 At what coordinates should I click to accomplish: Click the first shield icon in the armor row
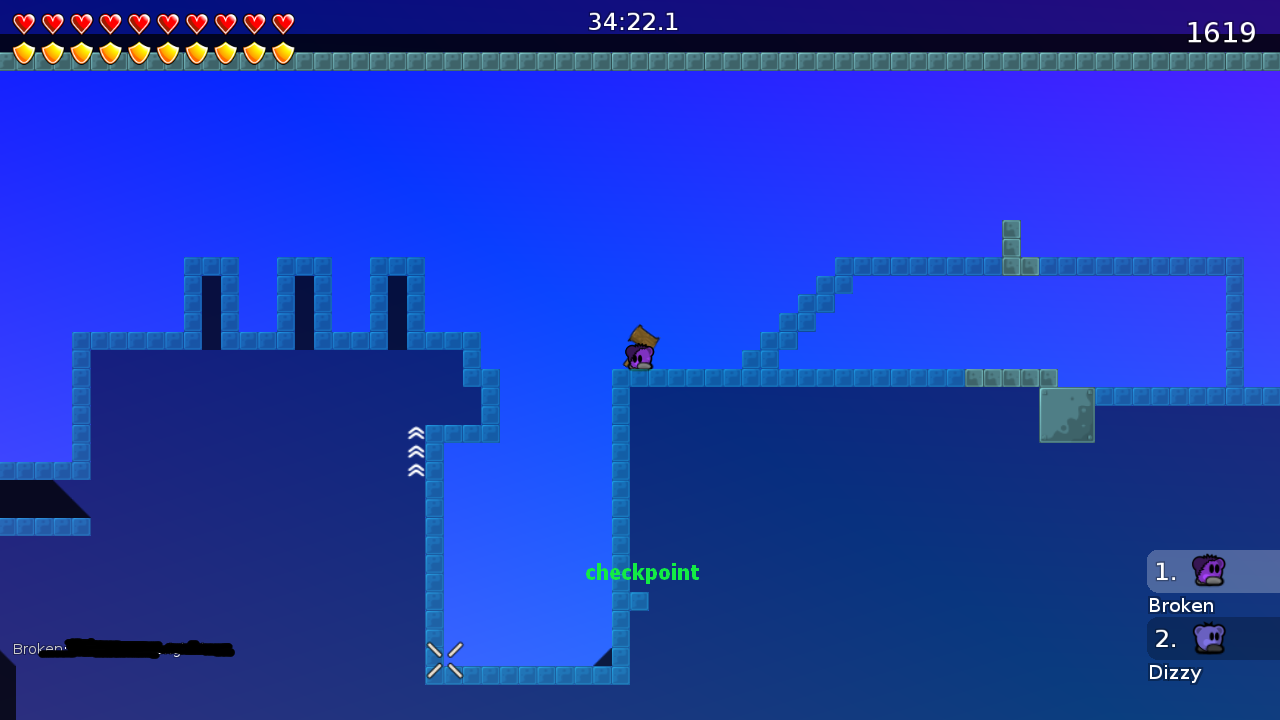pyautogui.click(x=24, y=51)
